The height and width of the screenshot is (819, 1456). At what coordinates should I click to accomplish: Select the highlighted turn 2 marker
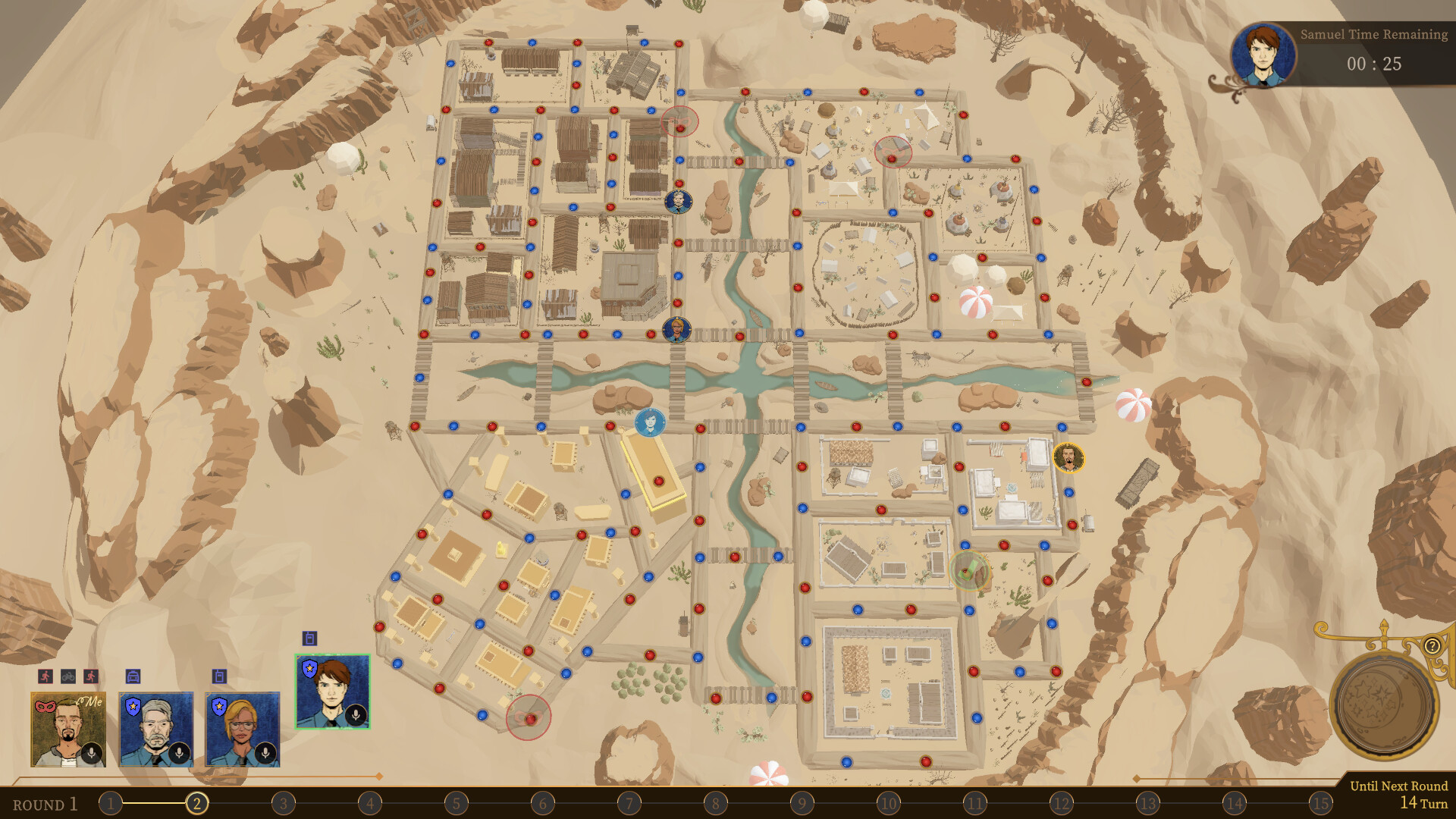pyautogui.click(x=197, y=802)
